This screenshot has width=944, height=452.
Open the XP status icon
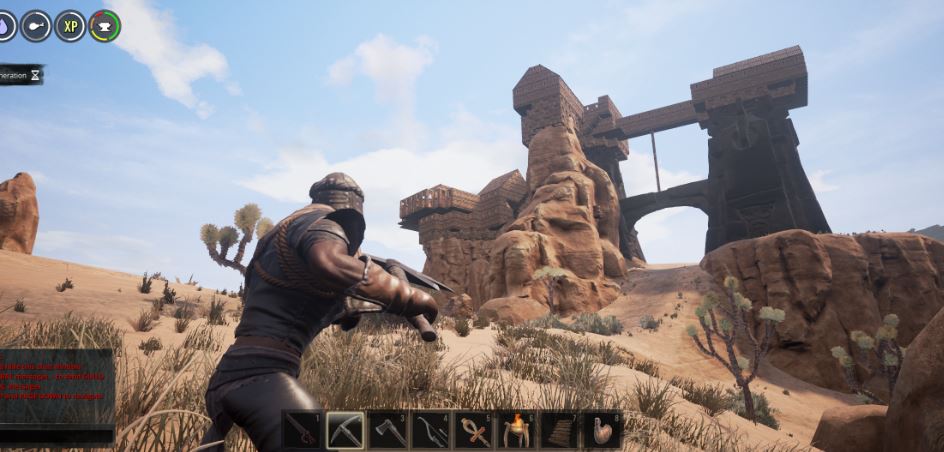pyautogui.click(x=70, y=26)
